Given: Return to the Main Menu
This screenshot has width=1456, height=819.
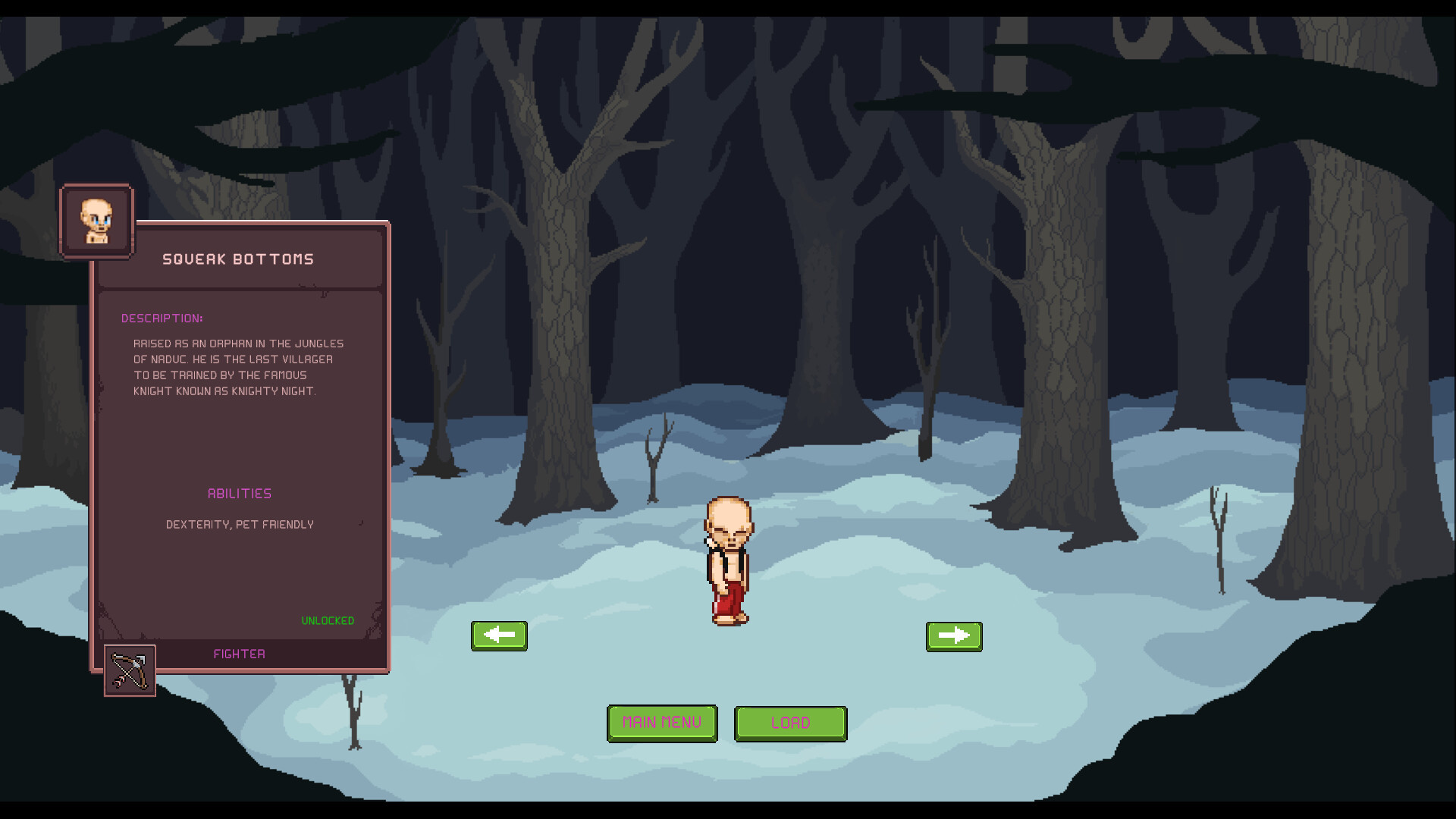Looking at the screenshot, I should click(x=661, y=723).
